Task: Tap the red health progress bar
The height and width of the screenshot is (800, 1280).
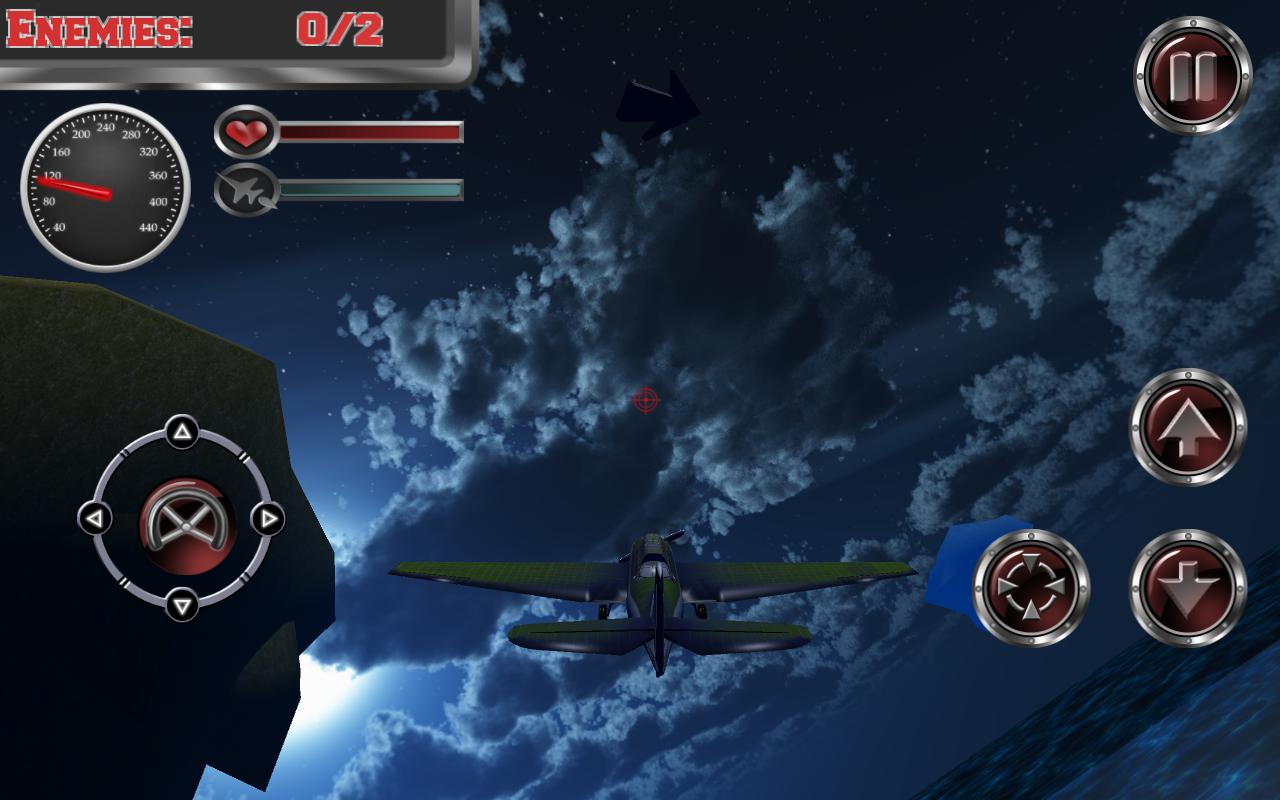Action: coord(370,131)
